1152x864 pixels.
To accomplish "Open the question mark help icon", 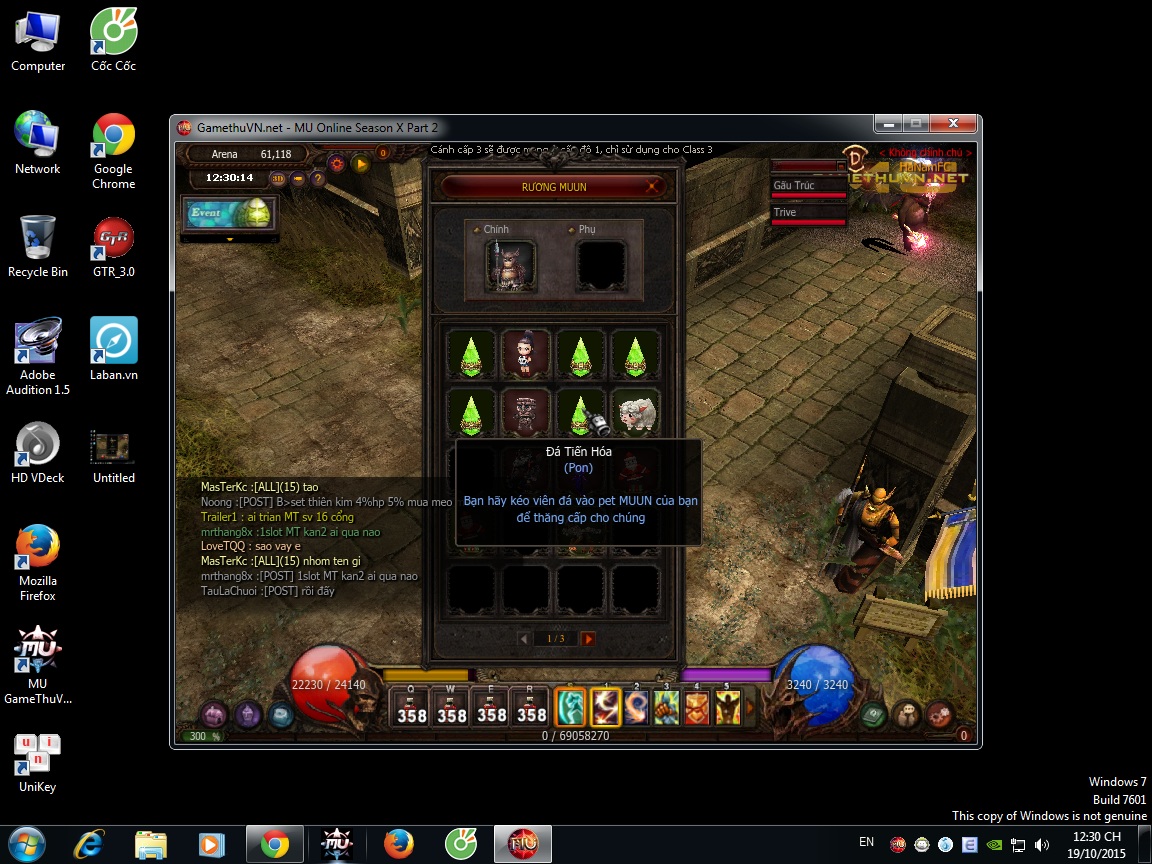I will click(x=318, y=179).
